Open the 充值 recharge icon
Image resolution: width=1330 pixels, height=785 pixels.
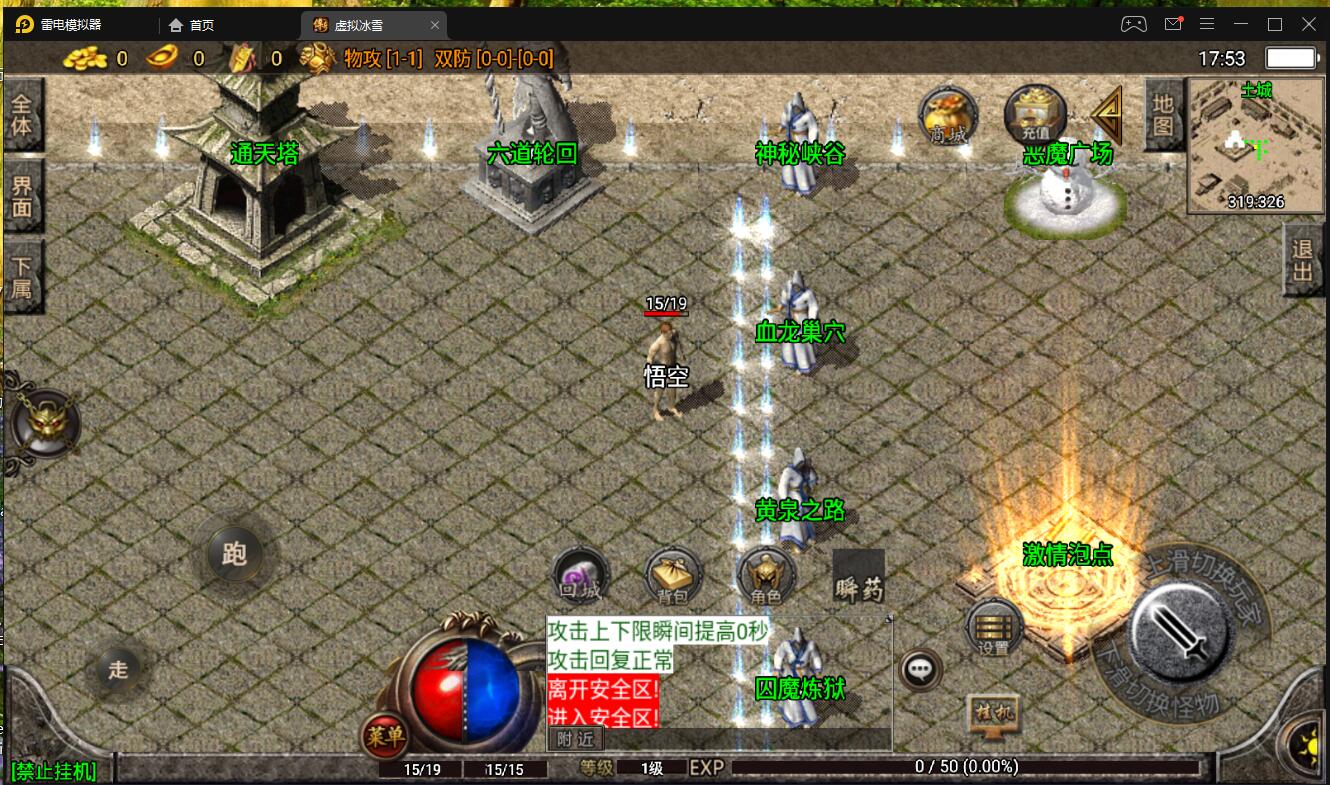(1035, 116)
